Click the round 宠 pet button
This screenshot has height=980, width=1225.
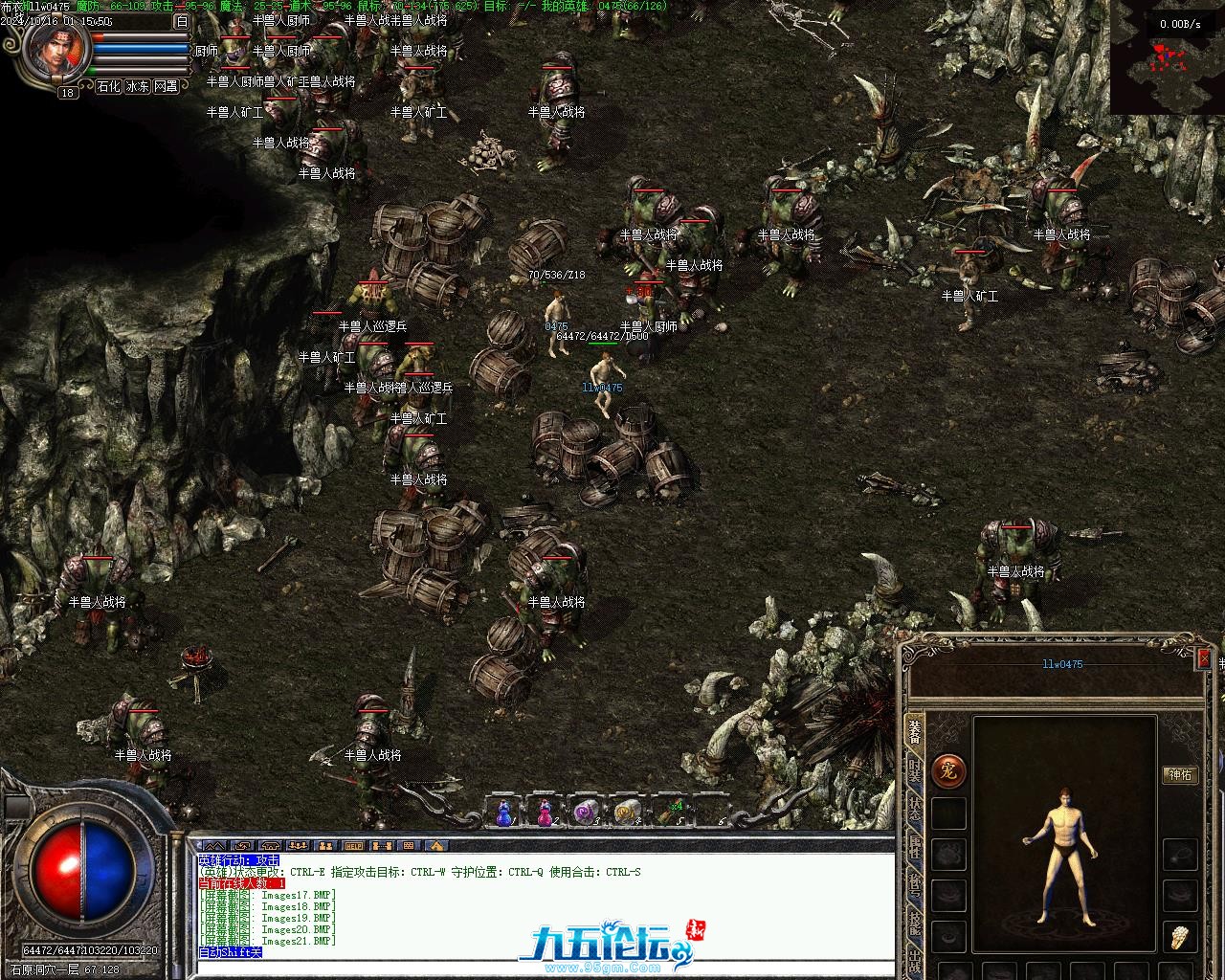click(948, 770)
